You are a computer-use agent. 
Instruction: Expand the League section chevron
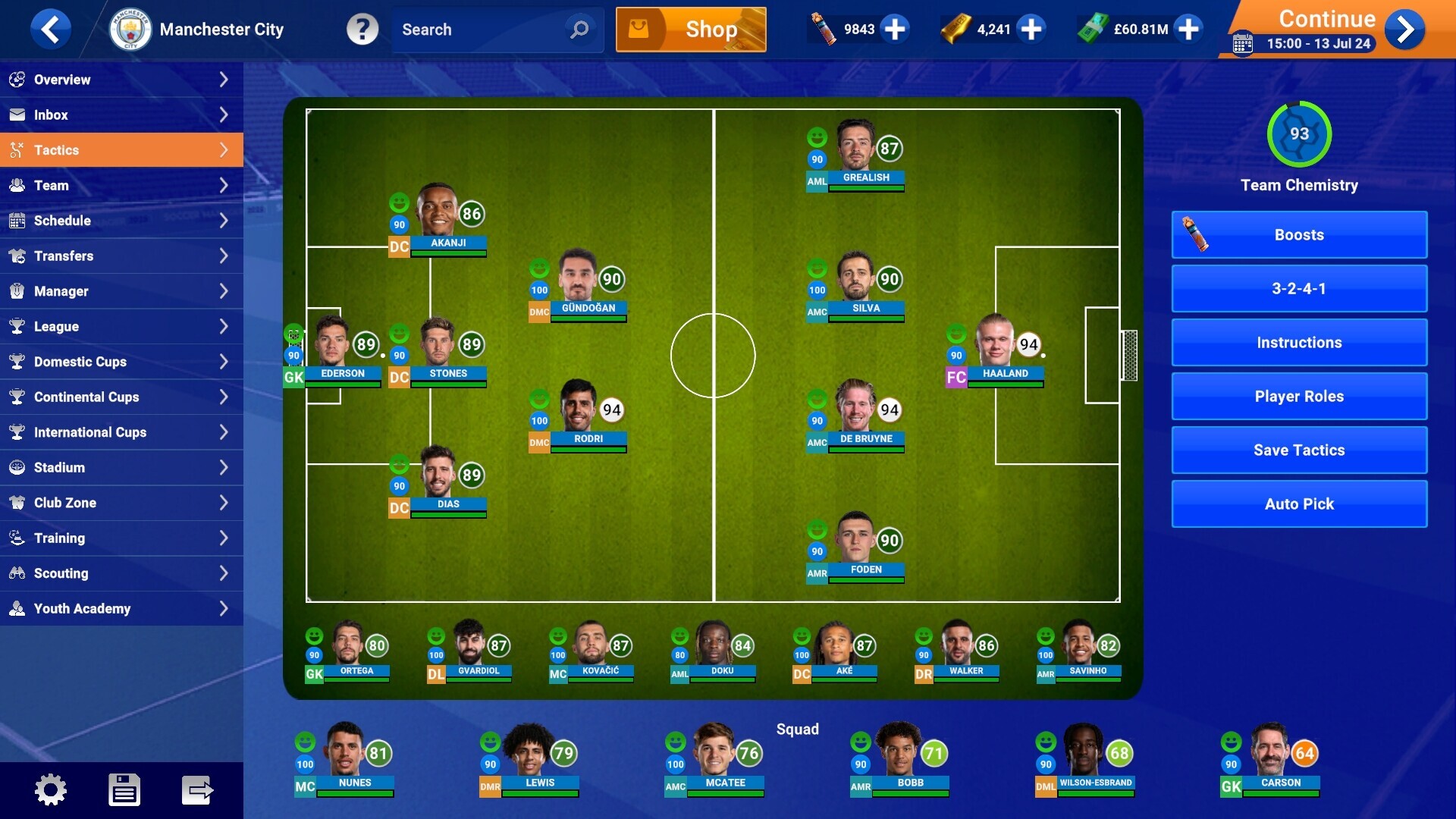[224, 326]
